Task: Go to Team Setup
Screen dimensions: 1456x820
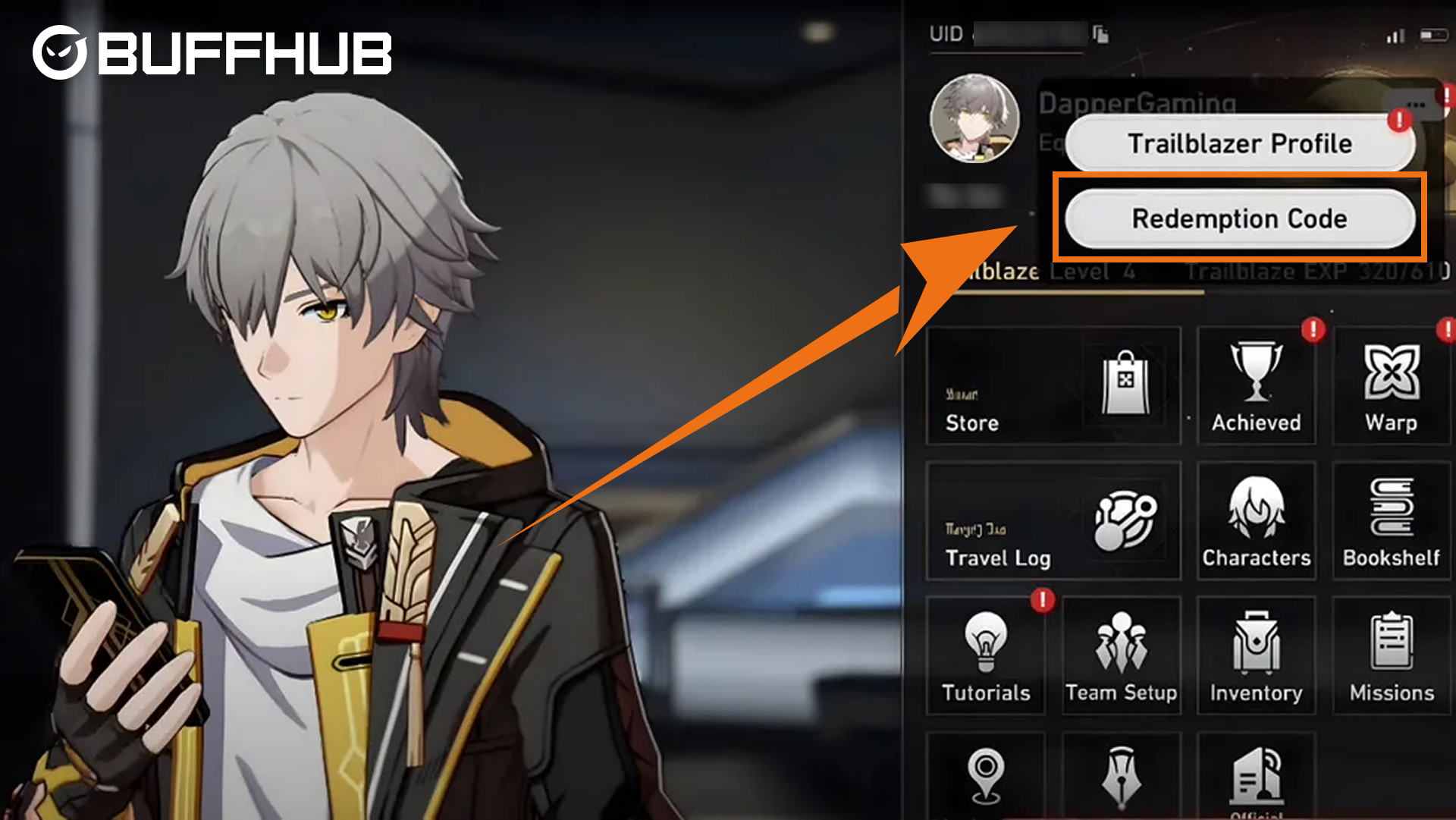Action: coord(1121,656)
